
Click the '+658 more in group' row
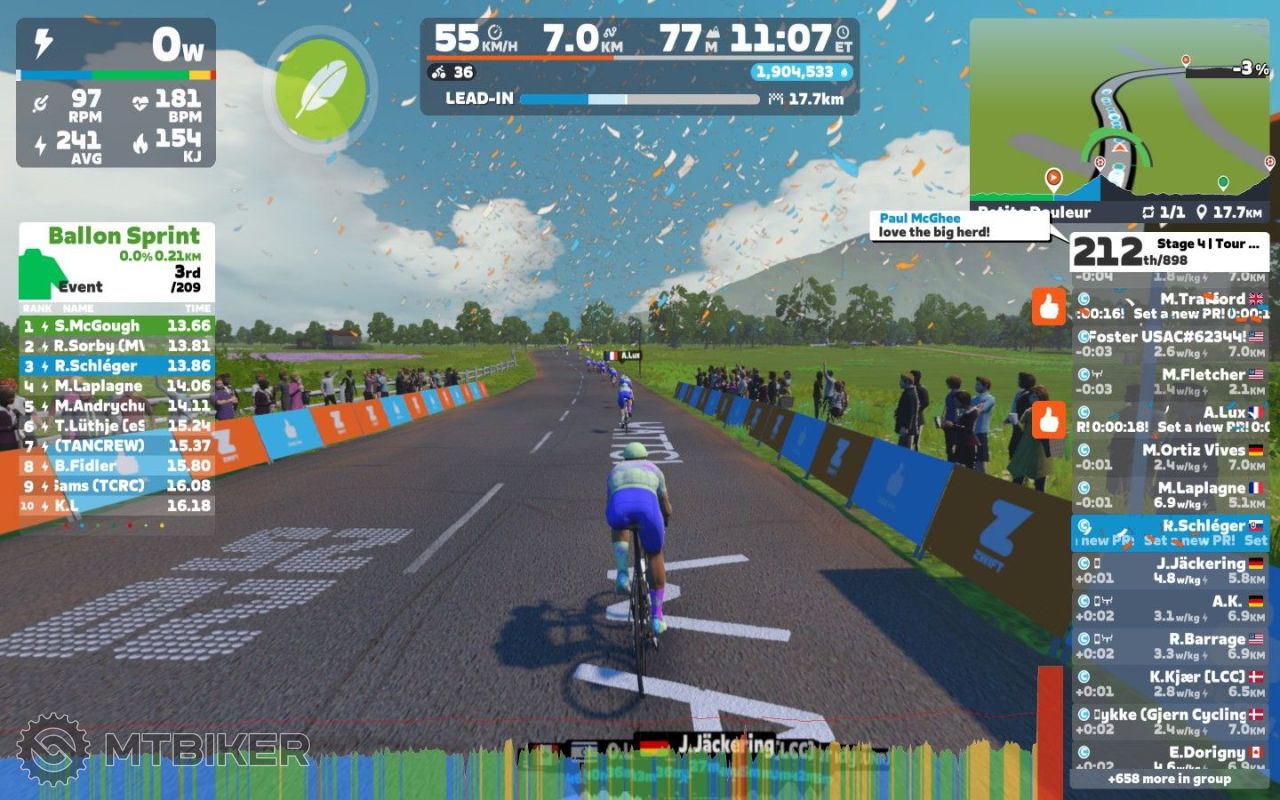pos(1169,778)
